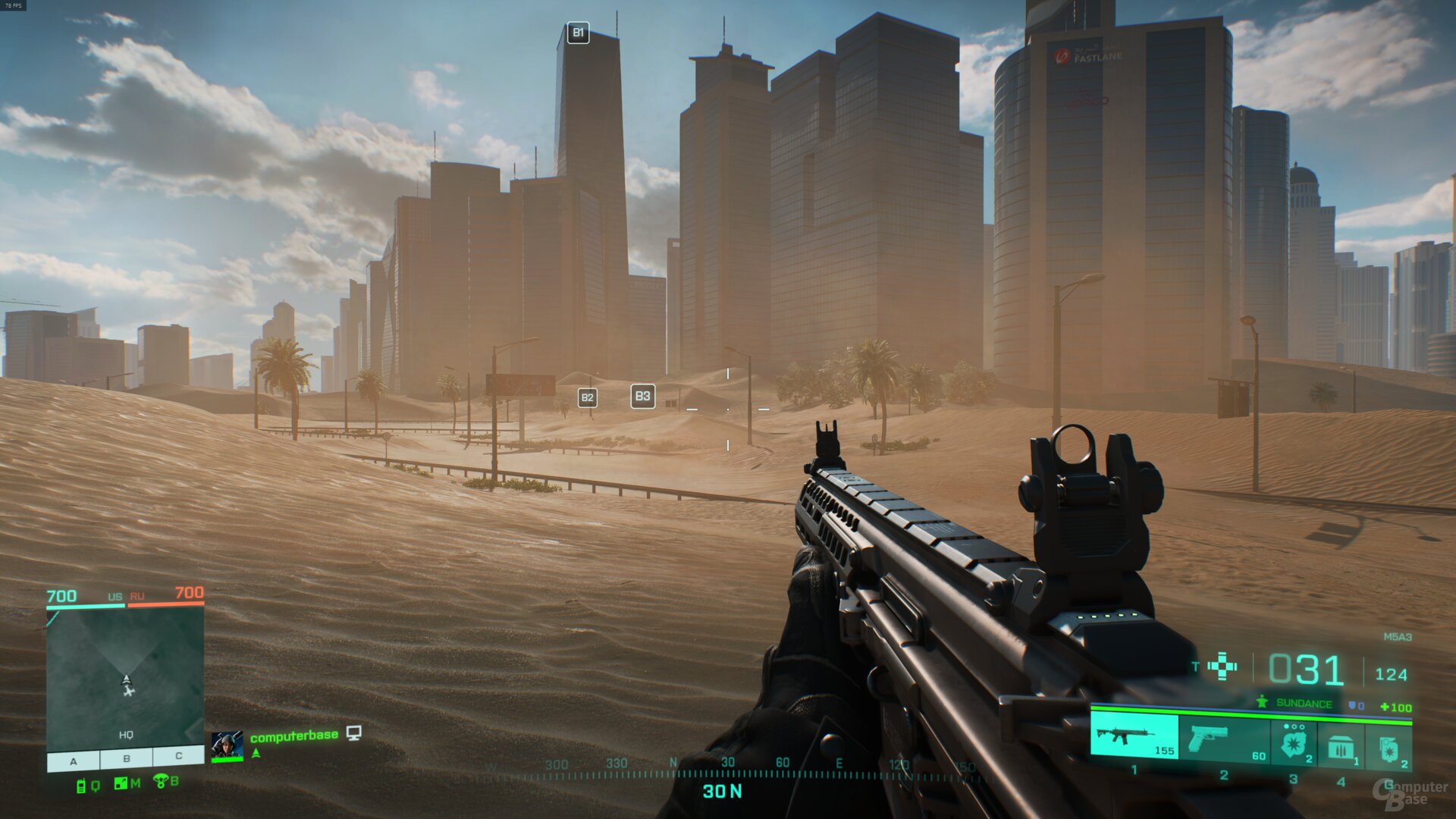Switch to sector tab B on the minimap
The height and width of the screenshot is (819, 1456).
point(127,758)
